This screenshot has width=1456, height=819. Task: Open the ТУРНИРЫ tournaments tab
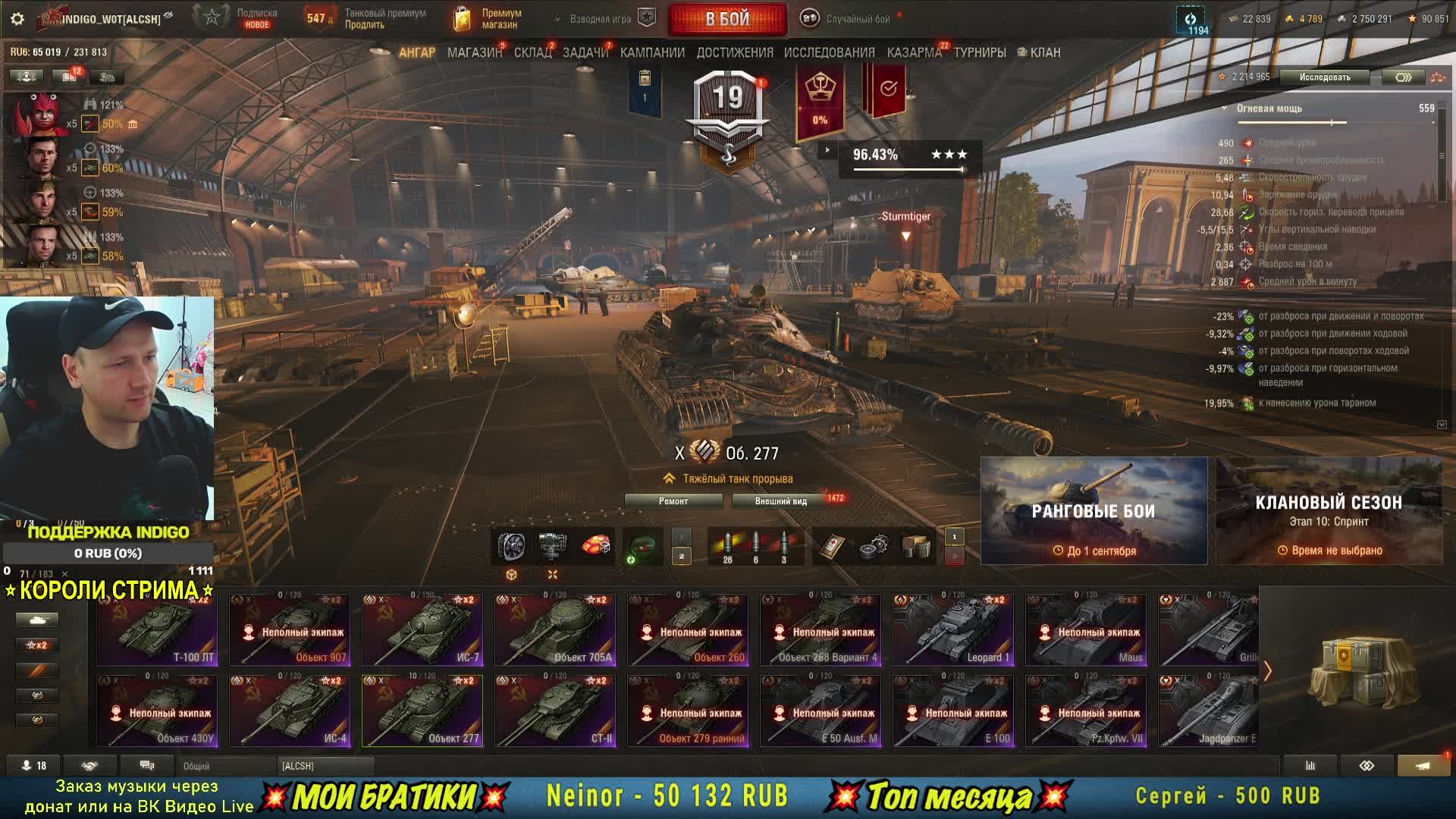coord(980,52)
